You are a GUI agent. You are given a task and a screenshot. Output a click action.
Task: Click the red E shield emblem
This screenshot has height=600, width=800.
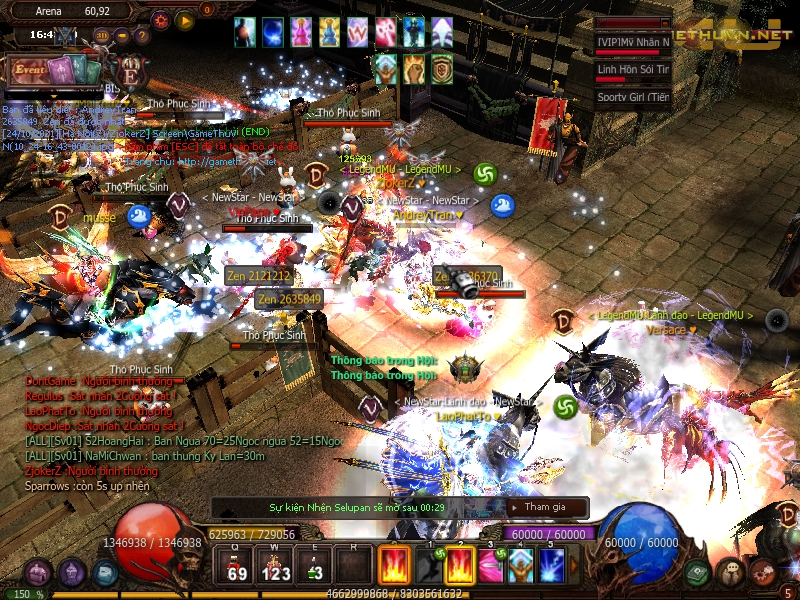click(130, 72)
